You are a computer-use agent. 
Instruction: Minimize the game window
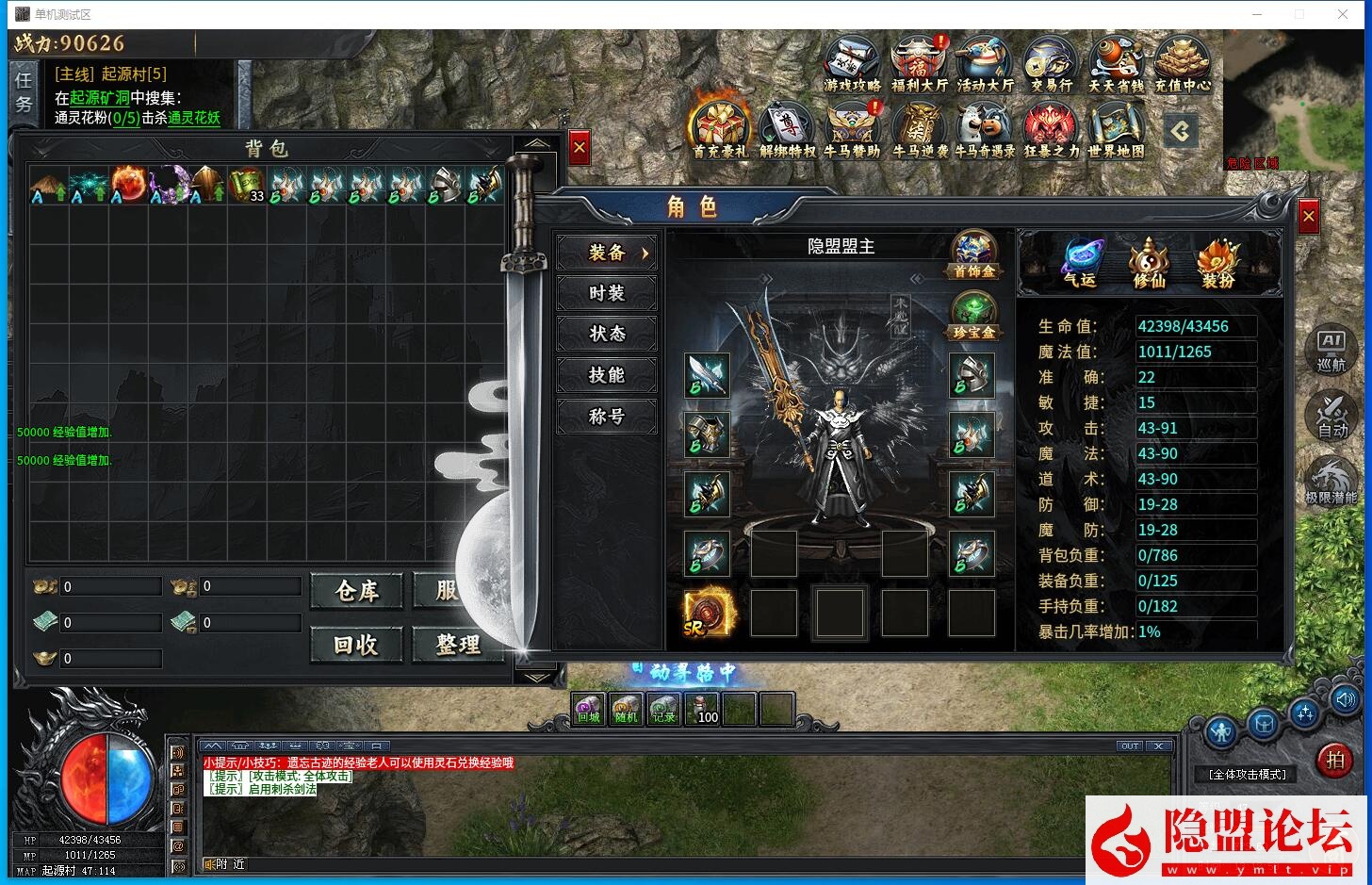point(1256,14)
